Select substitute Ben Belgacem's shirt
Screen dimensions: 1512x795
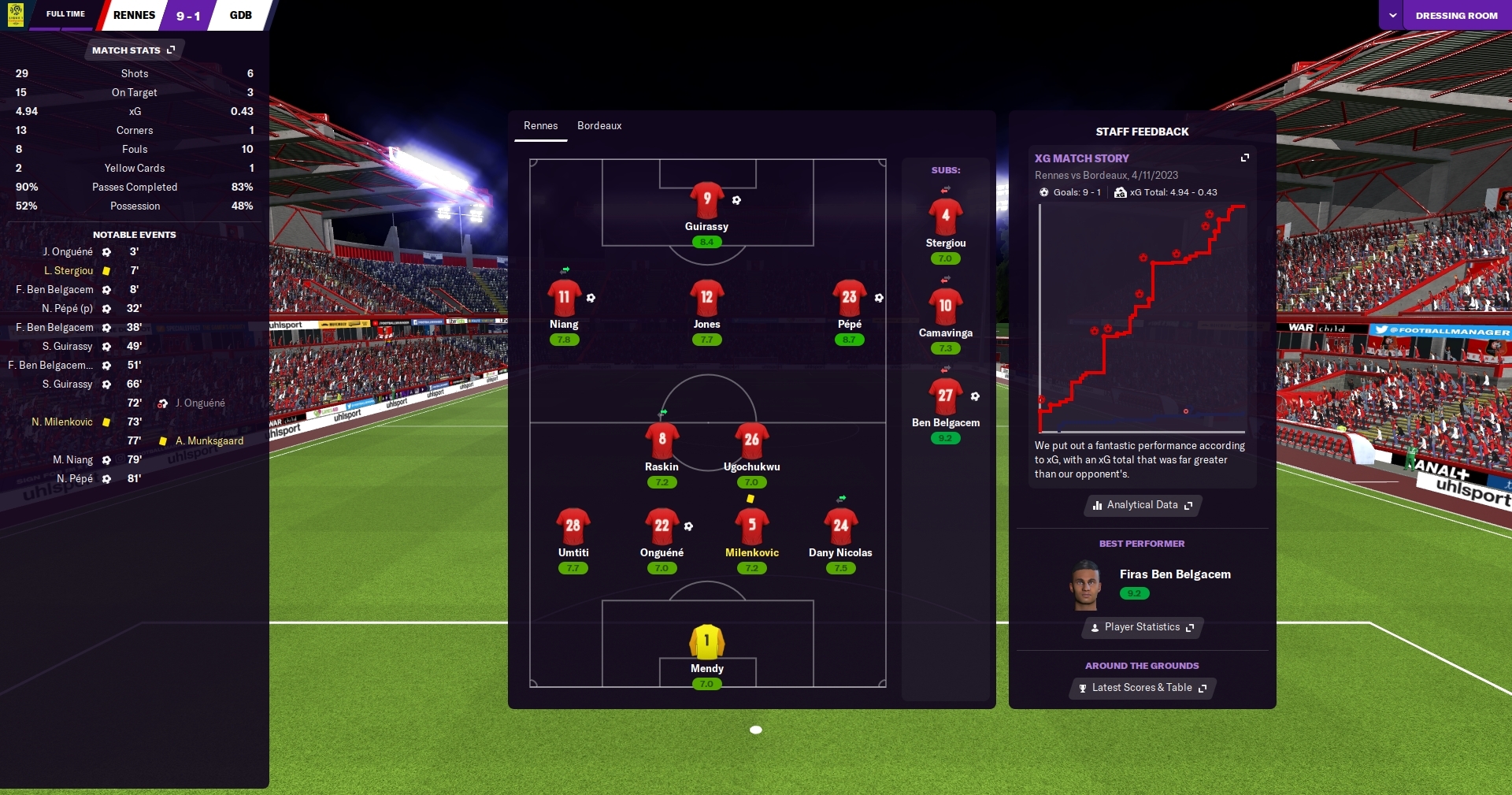[945, 396]
